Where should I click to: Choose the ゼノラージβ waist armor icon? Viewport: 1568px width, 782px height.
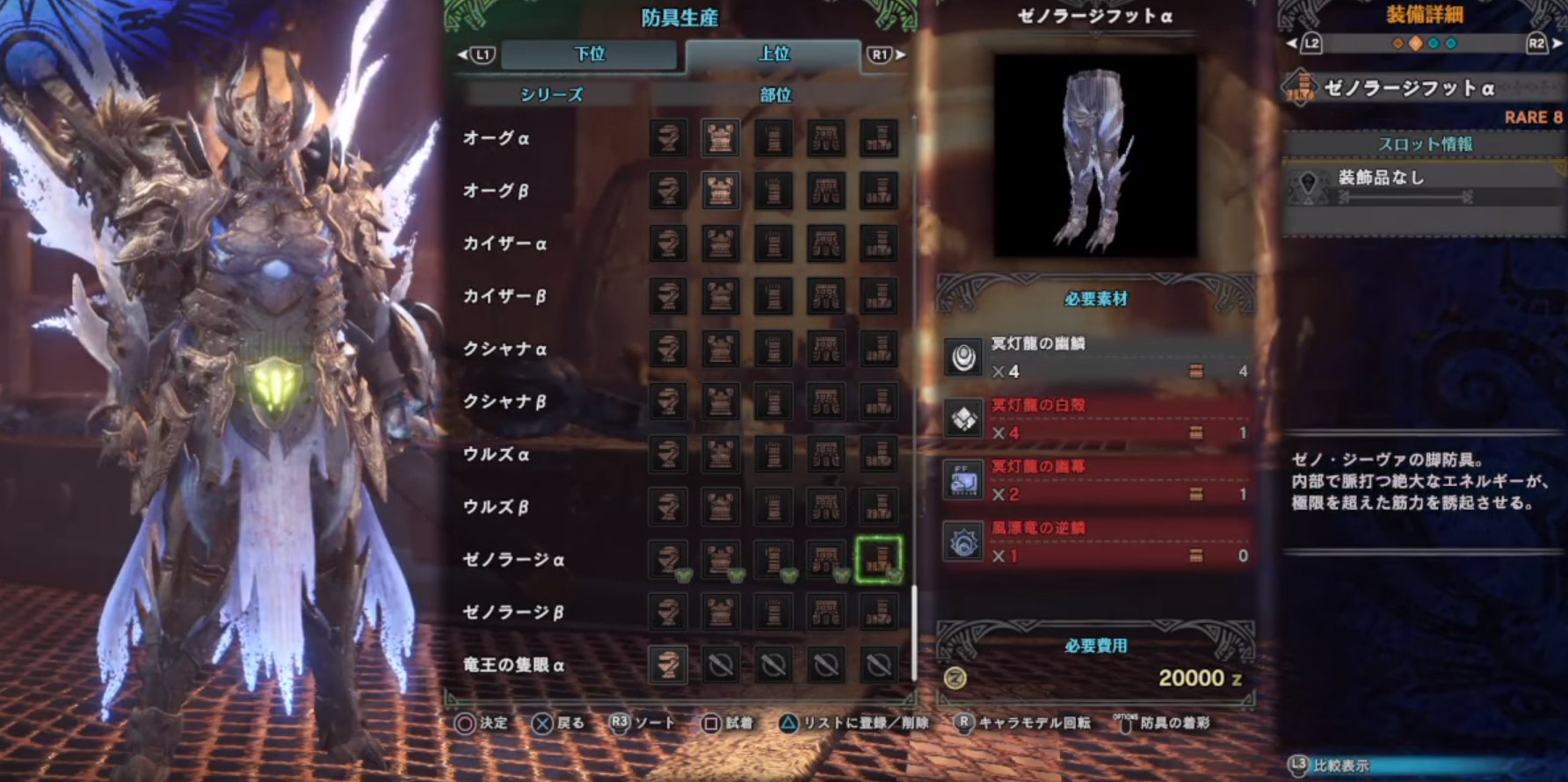click(x=826, y=612)
